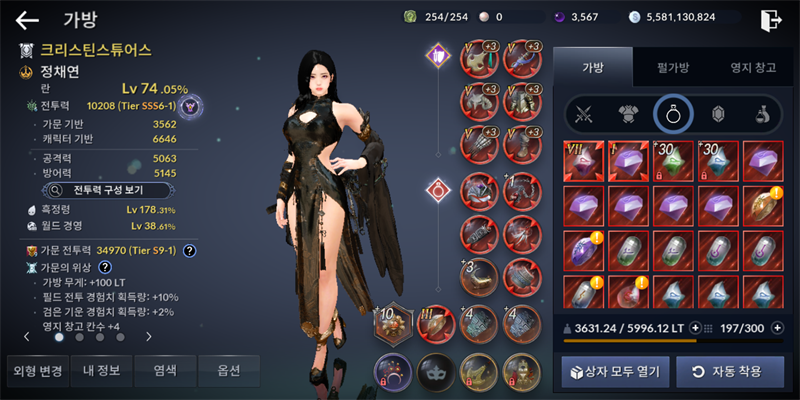Select the ring accessory filter
Viewport: 800px width, 400px height.
coord(673,115)
